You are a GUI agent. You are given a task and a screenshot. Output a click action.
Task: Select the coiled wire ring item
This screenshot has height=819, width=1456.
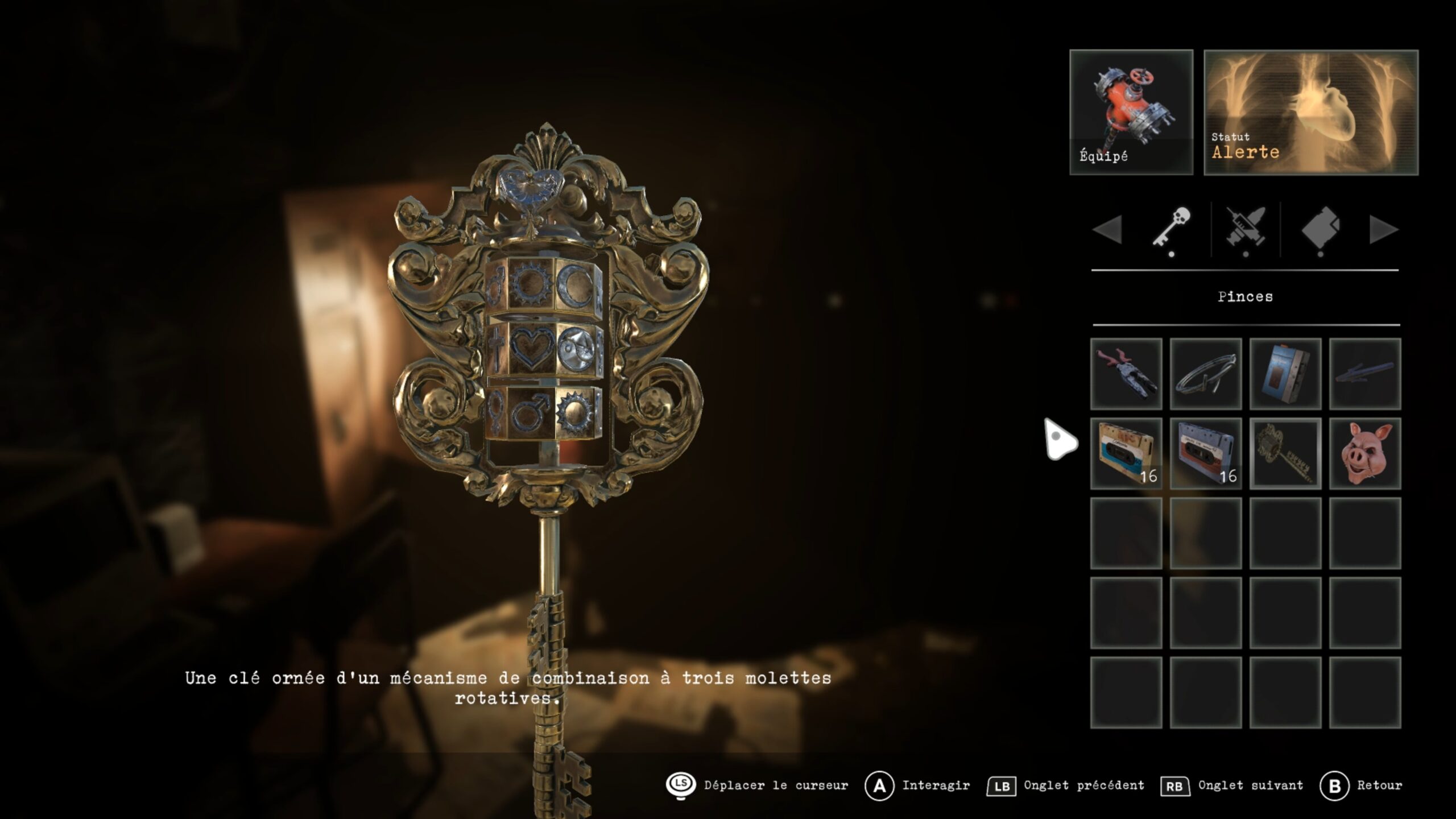tap(1205, 374)
